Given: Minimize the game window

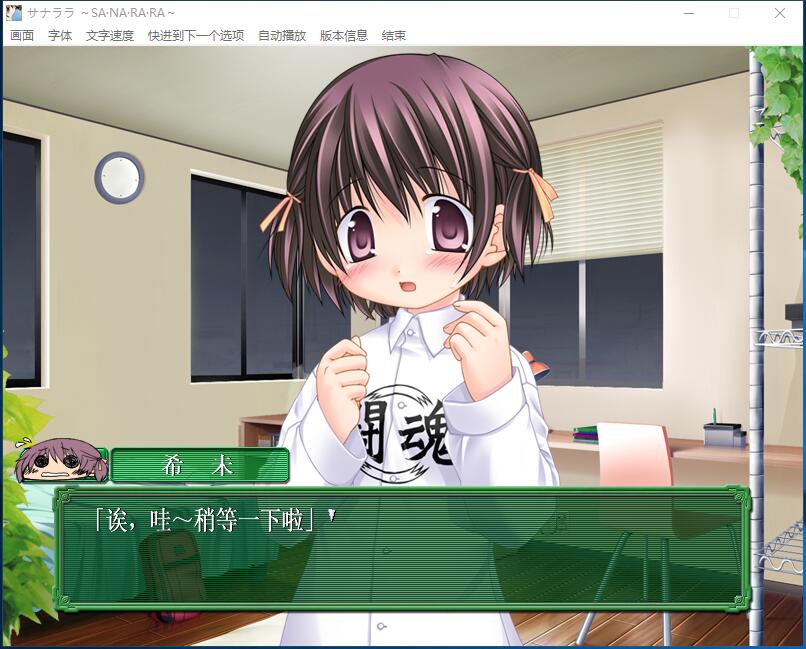Looking at the screenshot, I should click(688, 13).
